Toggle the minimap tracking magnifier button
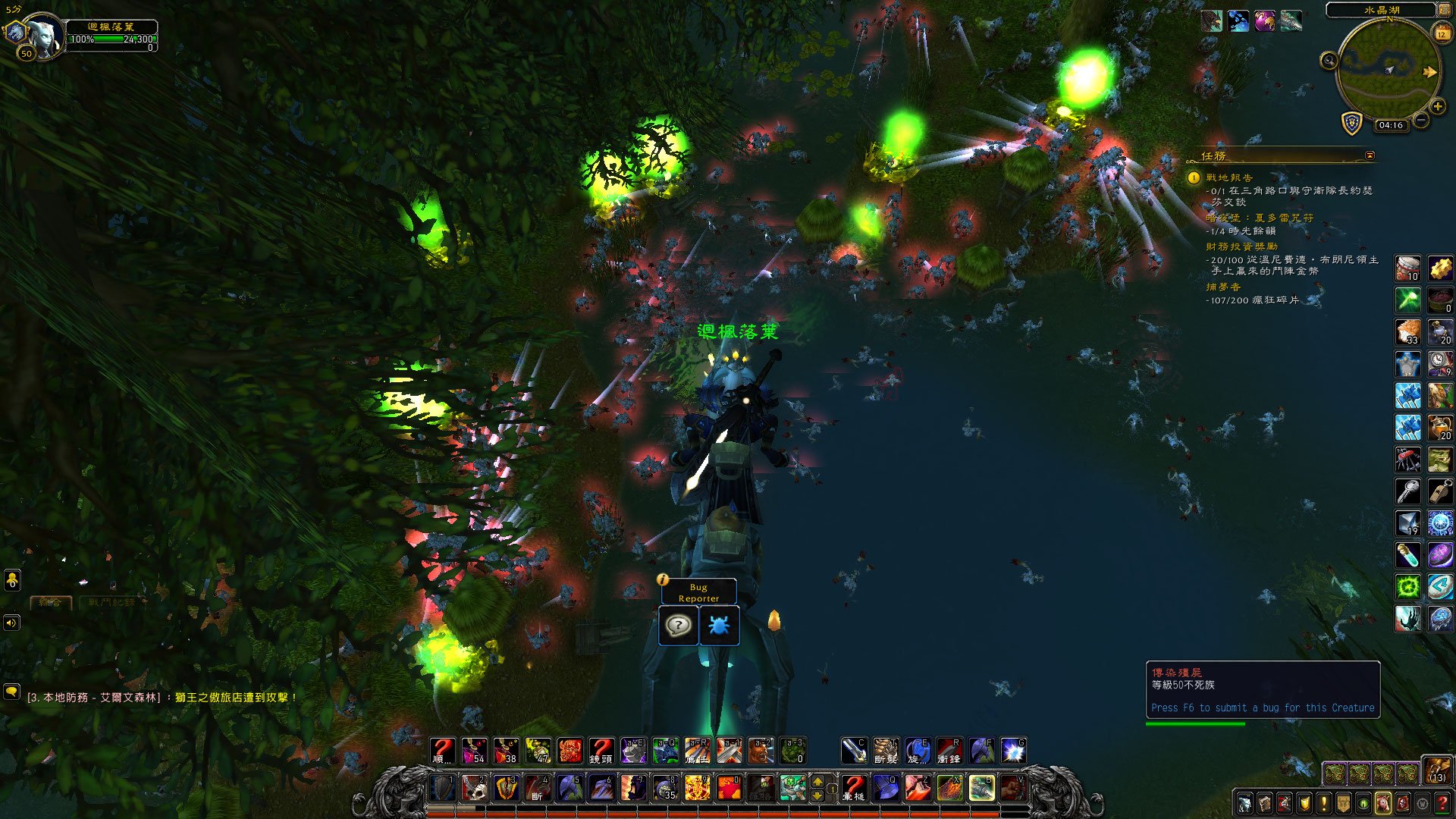The image size is (1456, 819). point(1329,61)
